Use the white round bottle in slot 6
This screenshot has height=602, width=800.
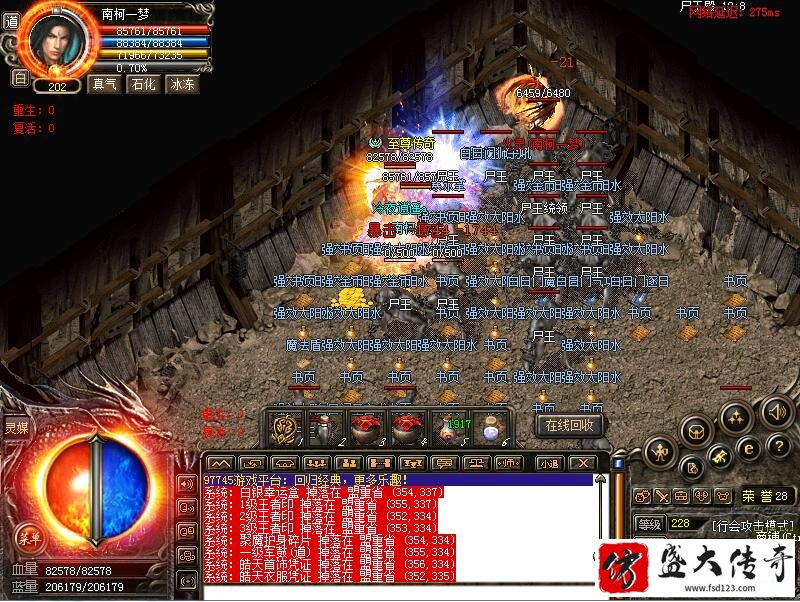pos(489,427)
